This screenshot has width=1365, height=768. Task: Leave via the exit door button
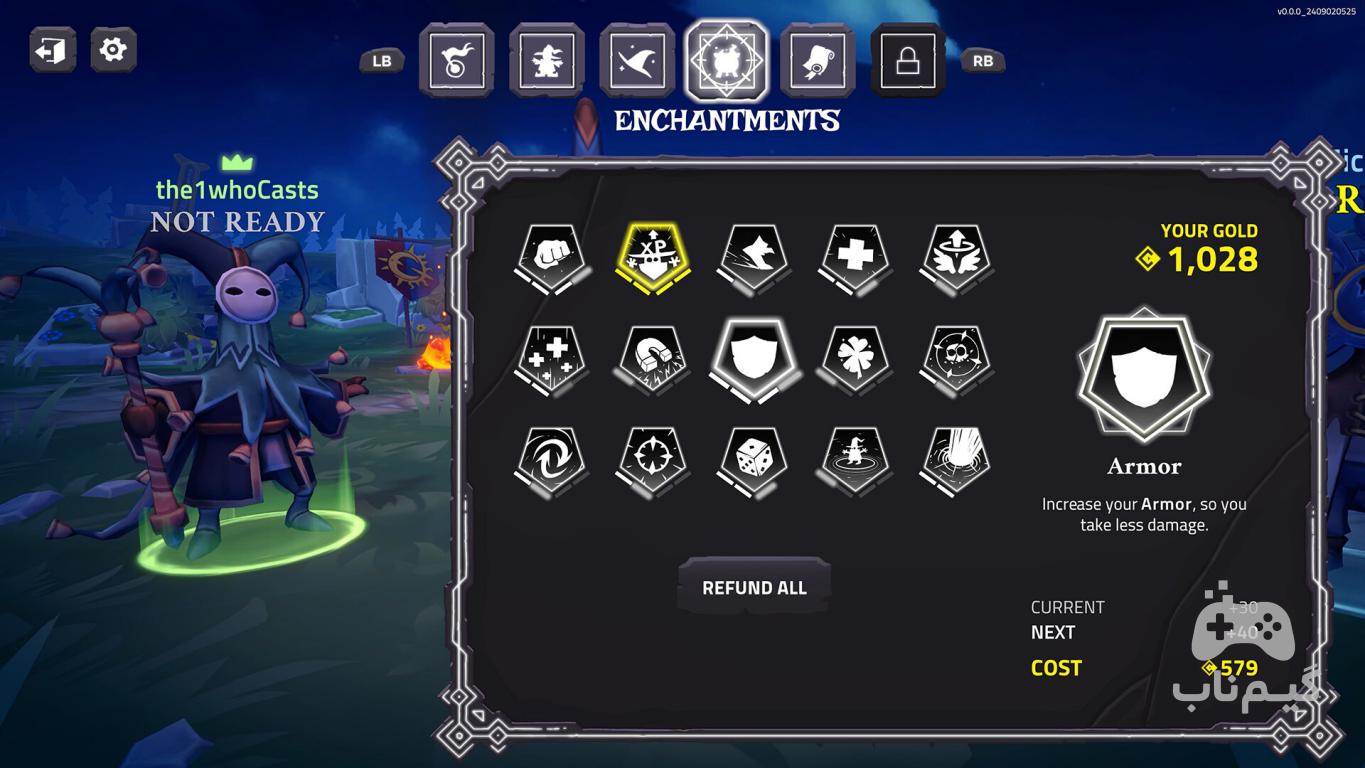(52, 50)
